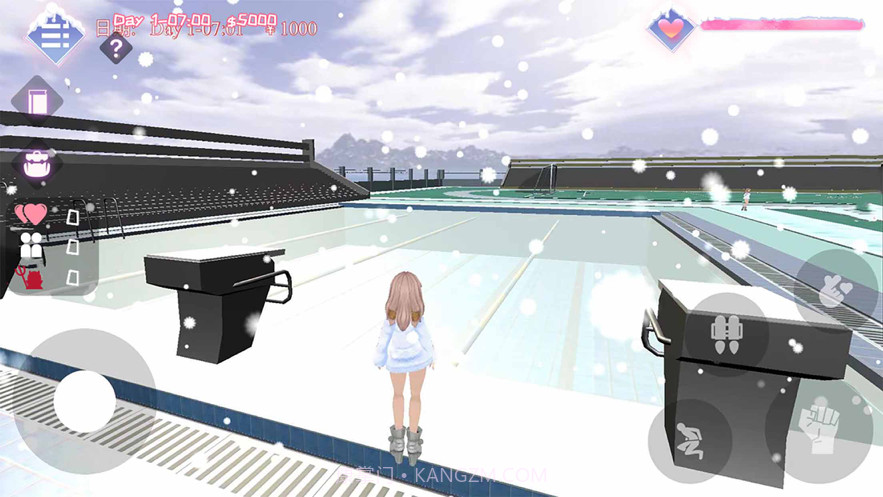Choose the two people companions icon
883x497 pixels.
pos(31,244)
